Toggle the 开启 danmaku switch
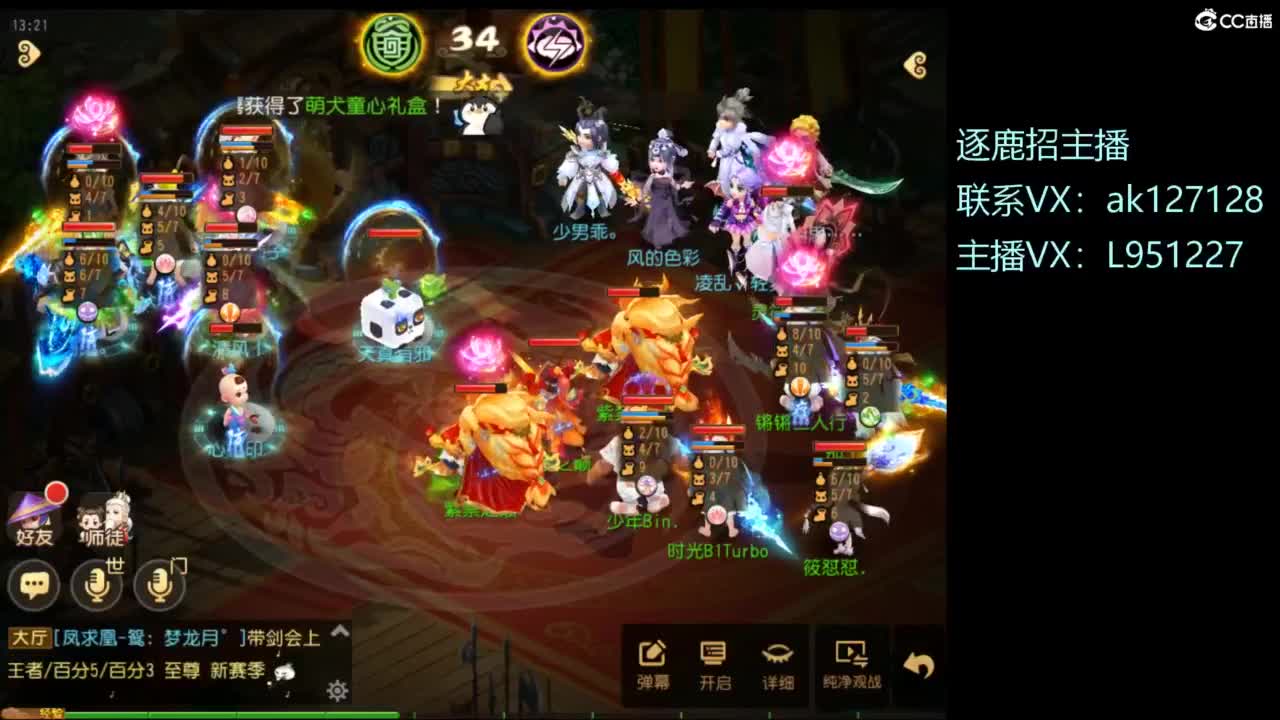The width and height of the screenshot is (1280, 720). coord(713,655)
